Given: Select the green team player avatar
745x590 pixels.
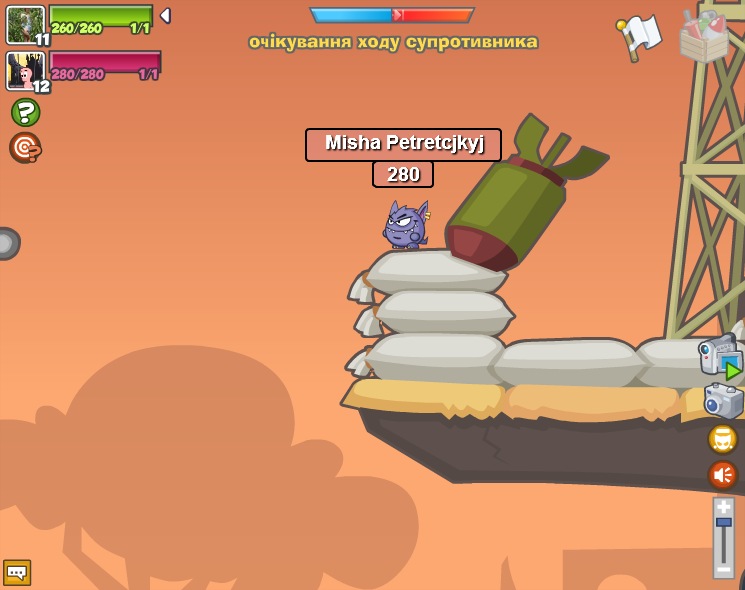Looking at the screenshot, I should click(24, 24).
